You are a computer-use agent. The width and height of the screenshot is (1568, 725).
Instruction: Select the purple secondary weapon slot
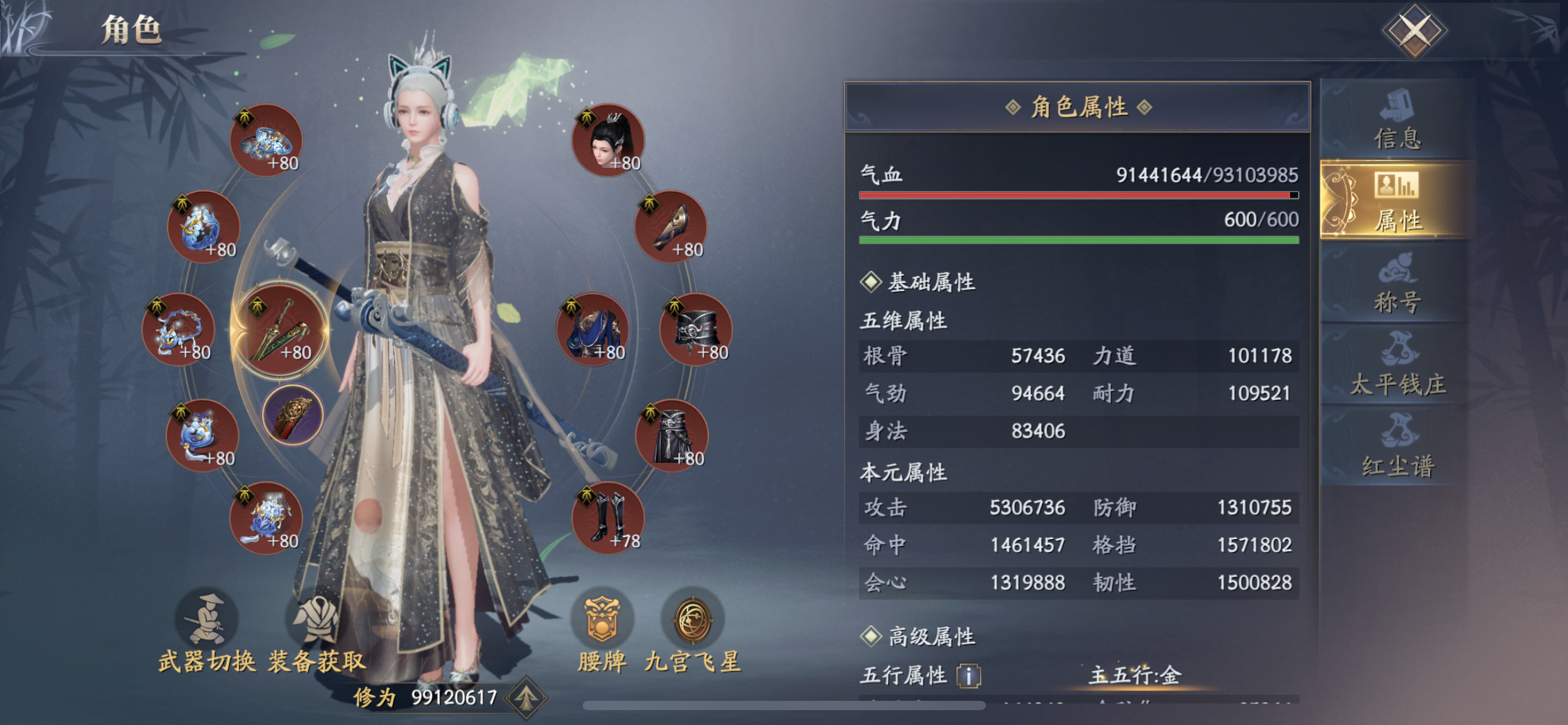click(293, 414)
